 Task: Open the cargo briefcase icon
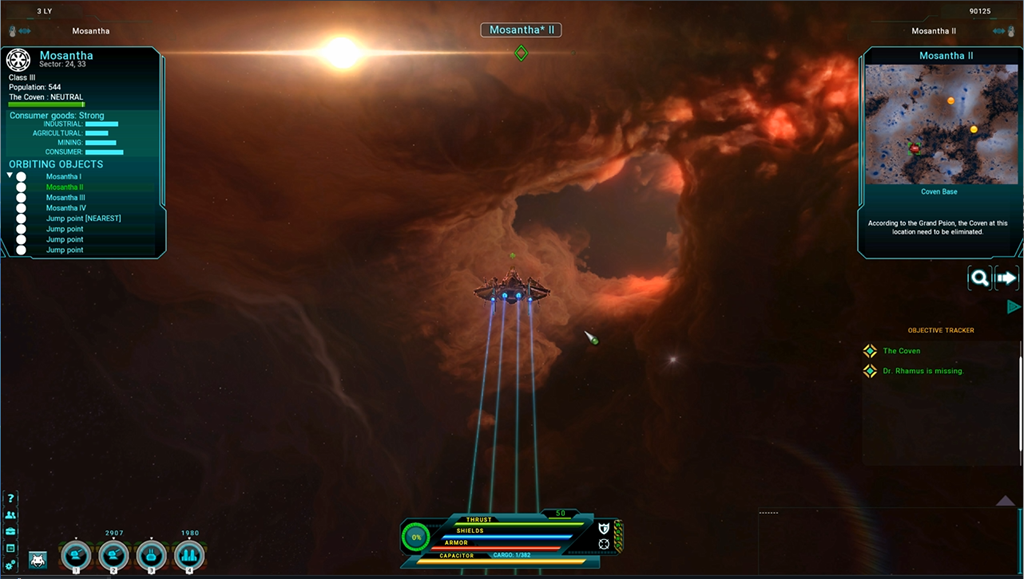click(x=11, y=531)
